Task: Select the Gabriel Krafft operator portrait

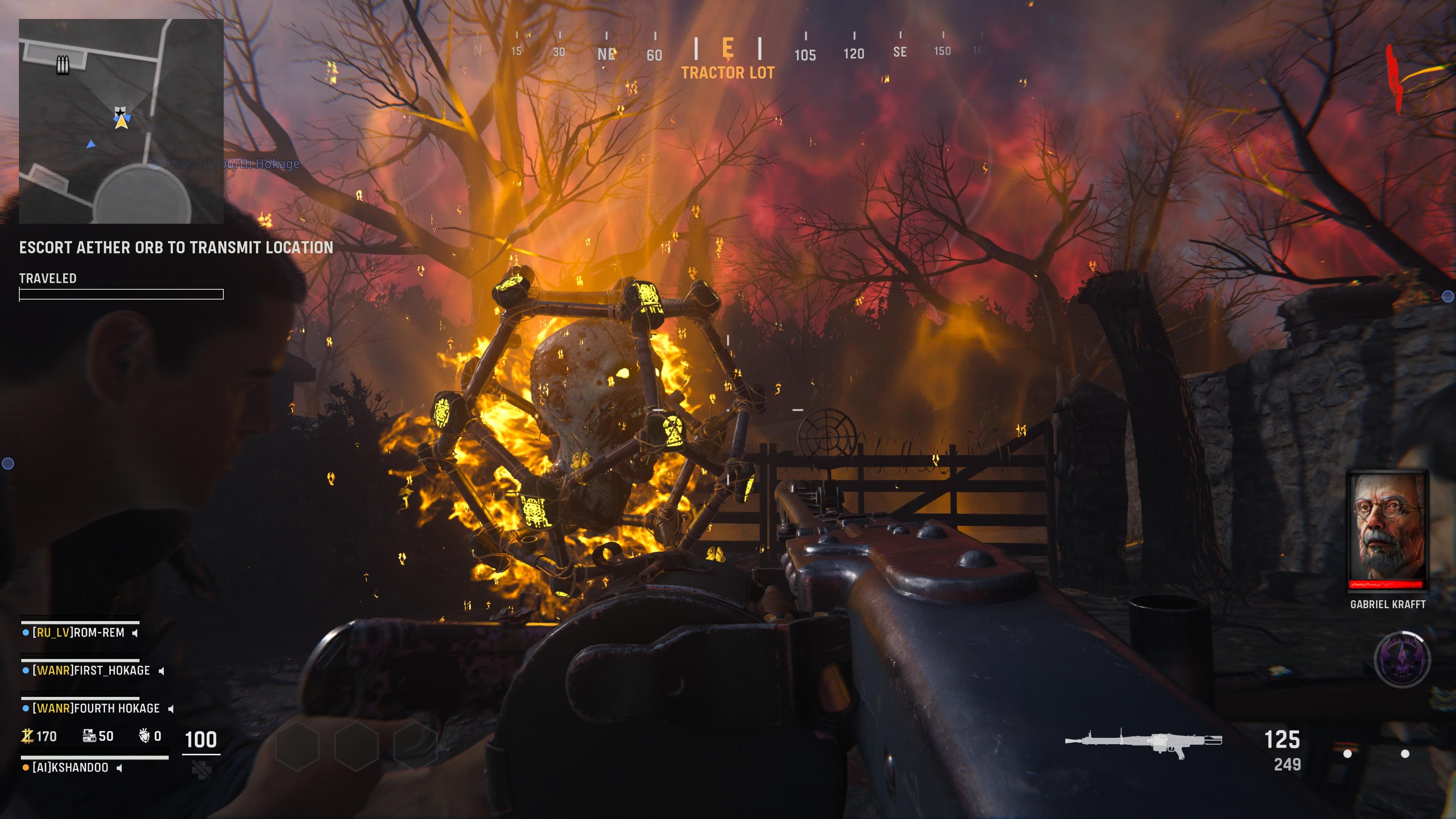Action: point(1387,530)
